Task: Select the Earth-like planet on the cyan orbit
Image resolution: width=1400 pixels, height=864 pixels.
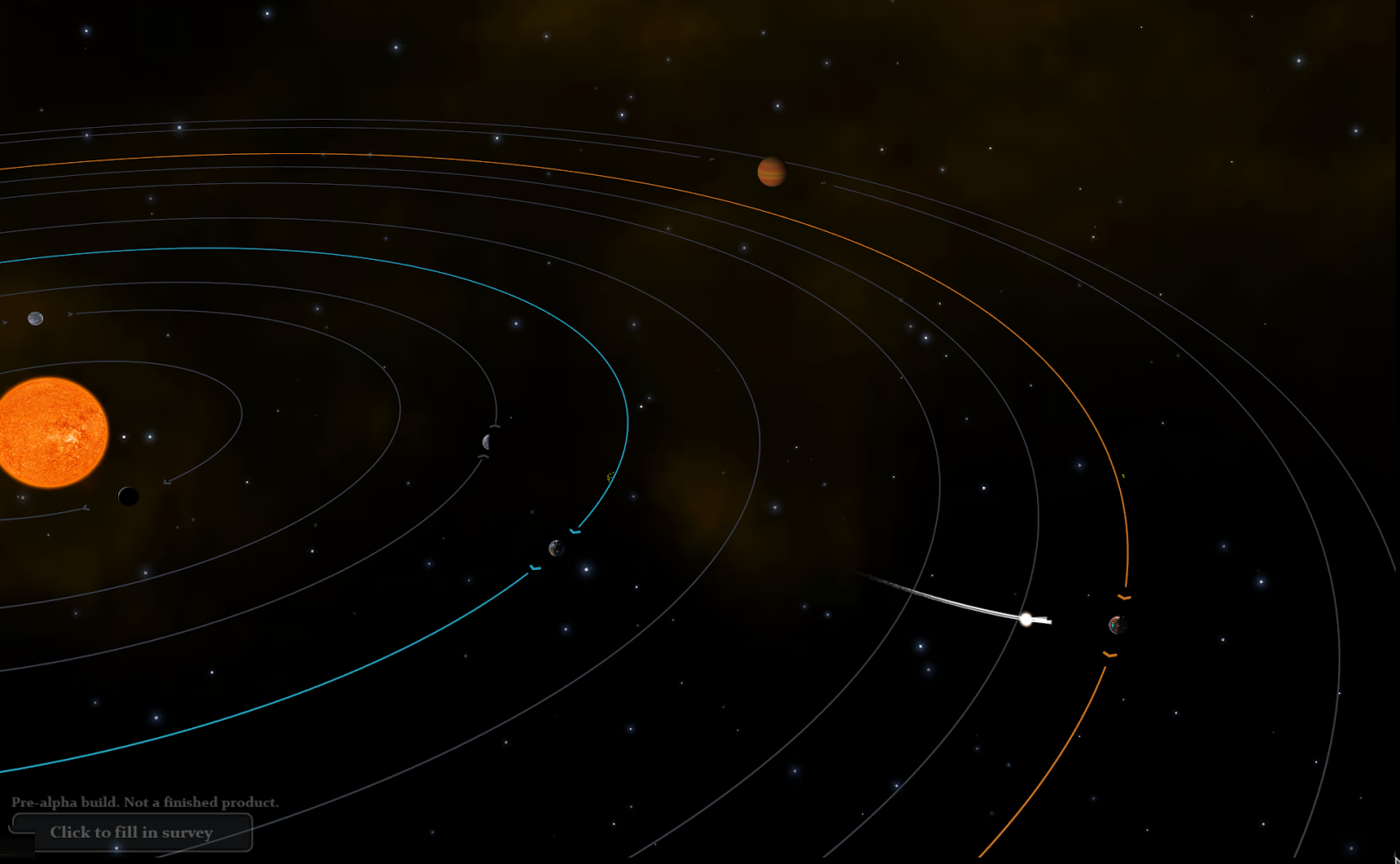Action: coord(557,549)
